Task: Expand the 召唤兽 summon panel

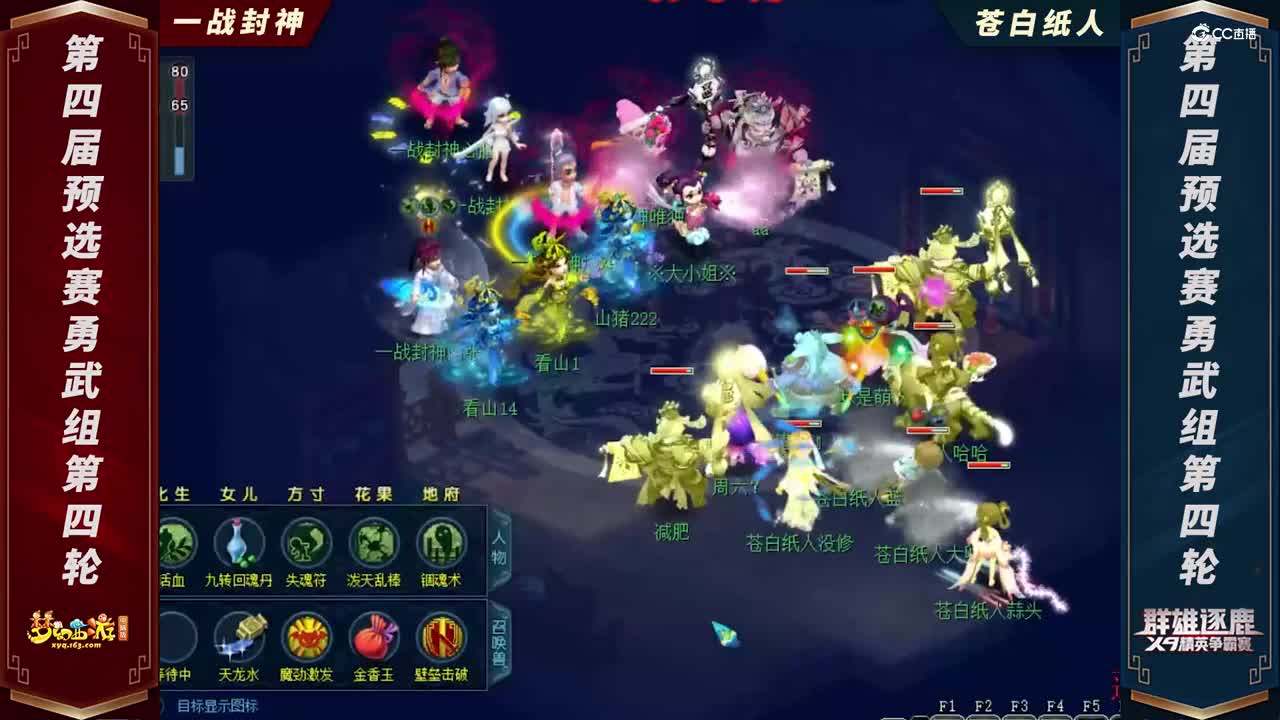Action: tap(496, 640)
